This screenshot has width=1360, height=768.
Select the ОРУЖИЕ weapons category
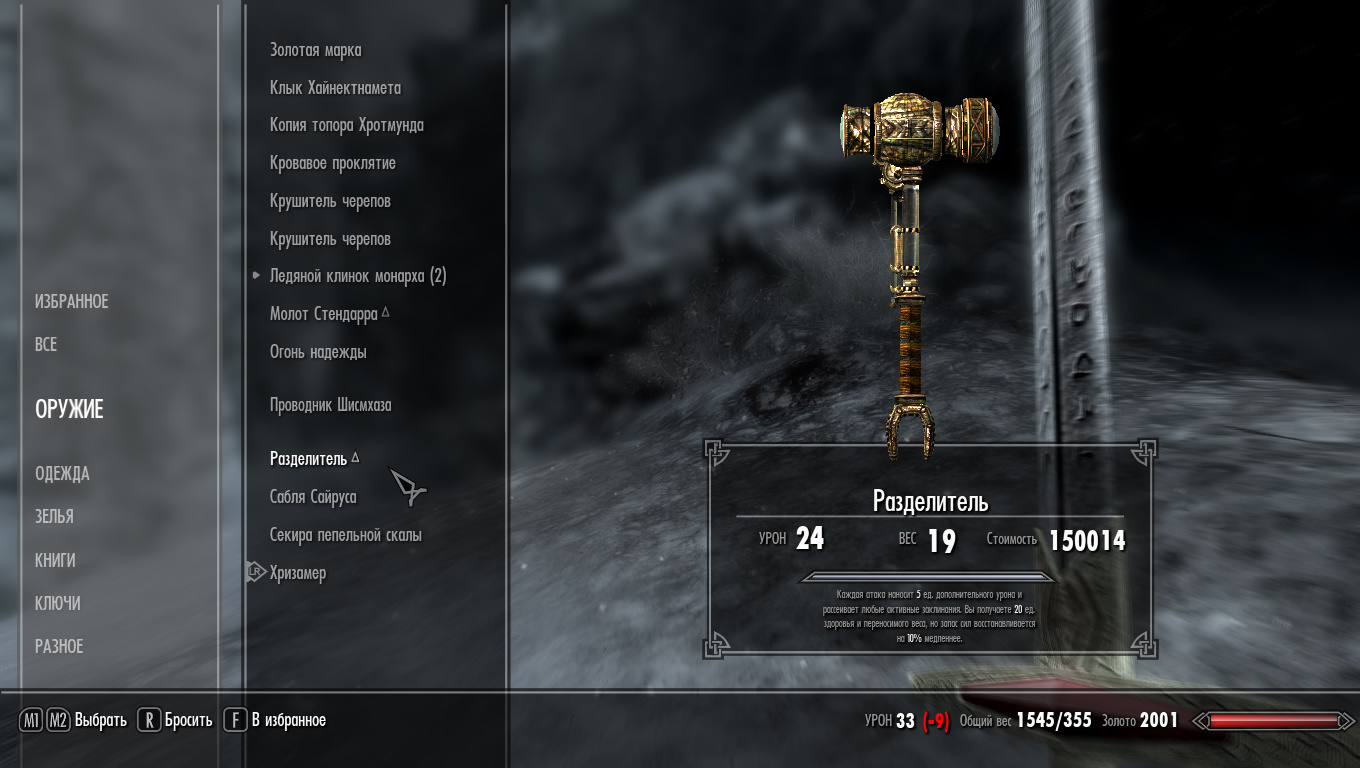coord(69,409)
